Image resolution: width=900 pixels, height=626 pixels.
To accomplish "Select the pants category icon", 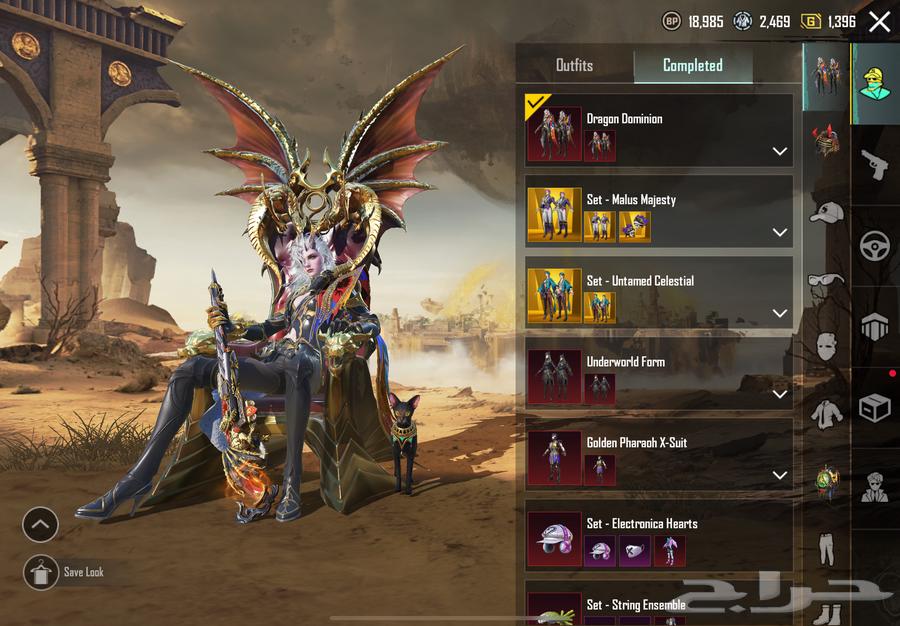I will pos(826,548).
